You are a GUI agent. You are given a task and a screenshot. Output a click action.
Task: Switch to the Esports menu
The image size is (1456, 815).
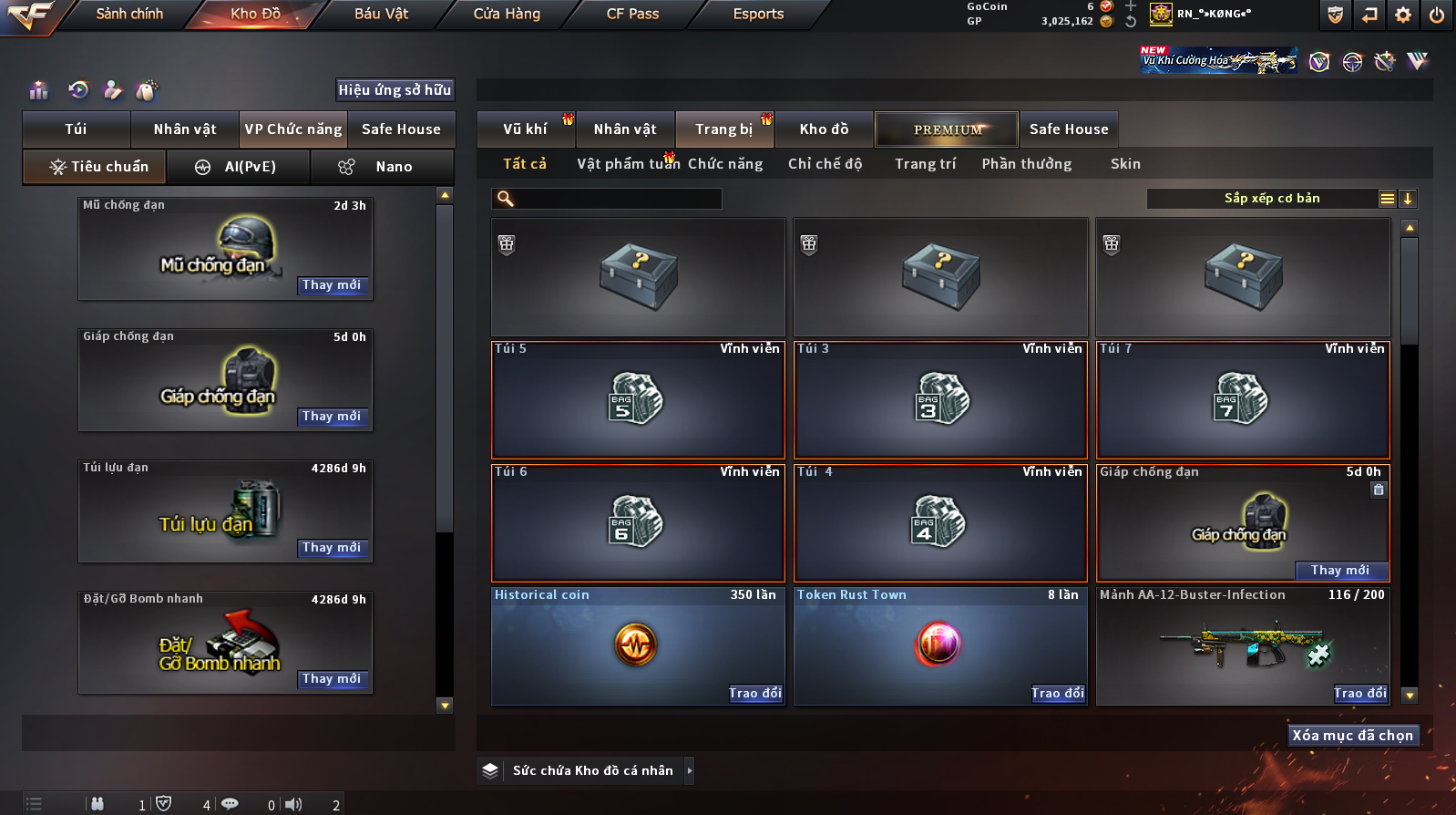[x=758, y=14]
